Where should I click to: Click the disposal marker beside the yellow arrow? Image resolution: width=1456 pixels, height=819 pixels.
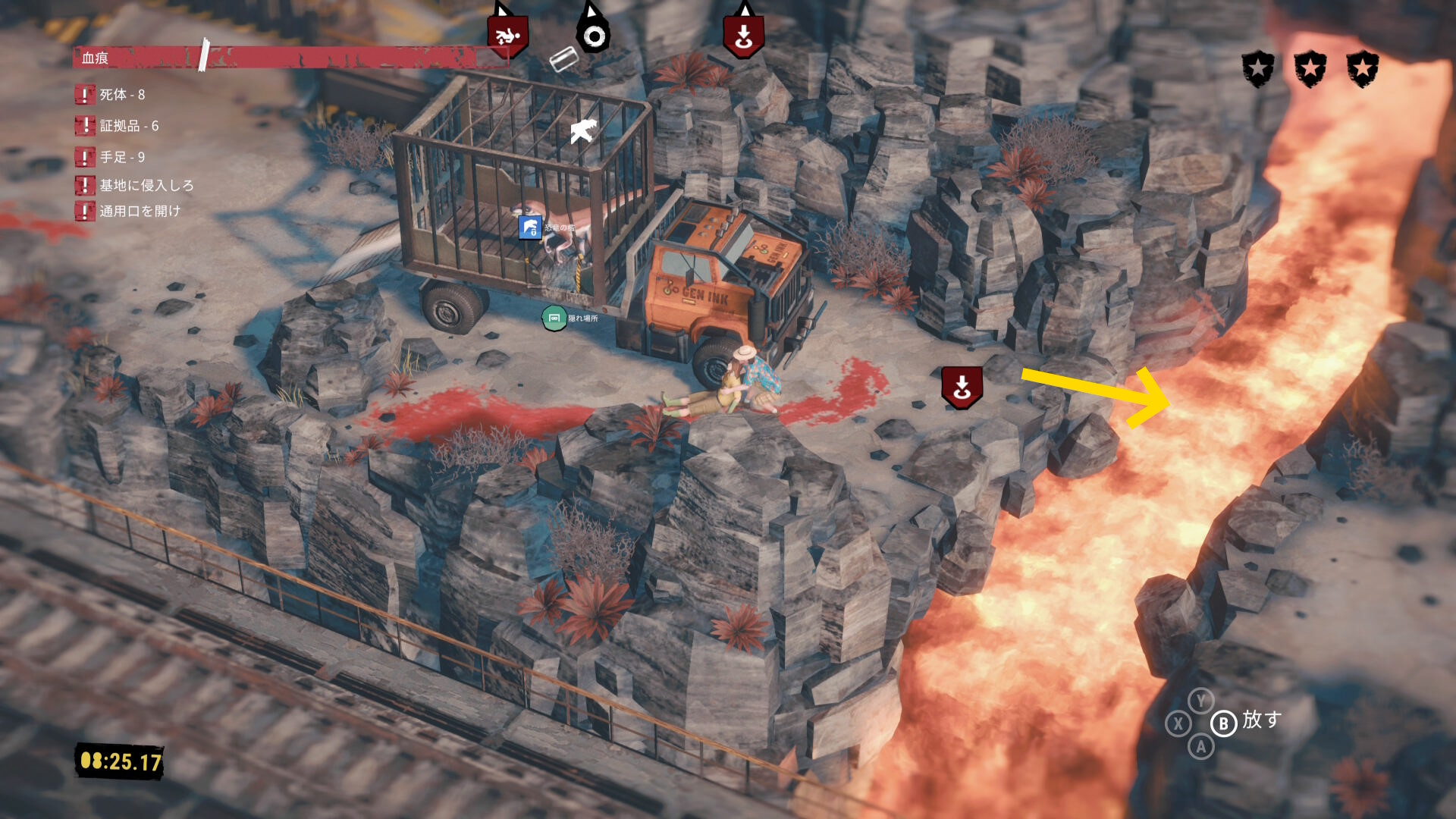(962, 387)
